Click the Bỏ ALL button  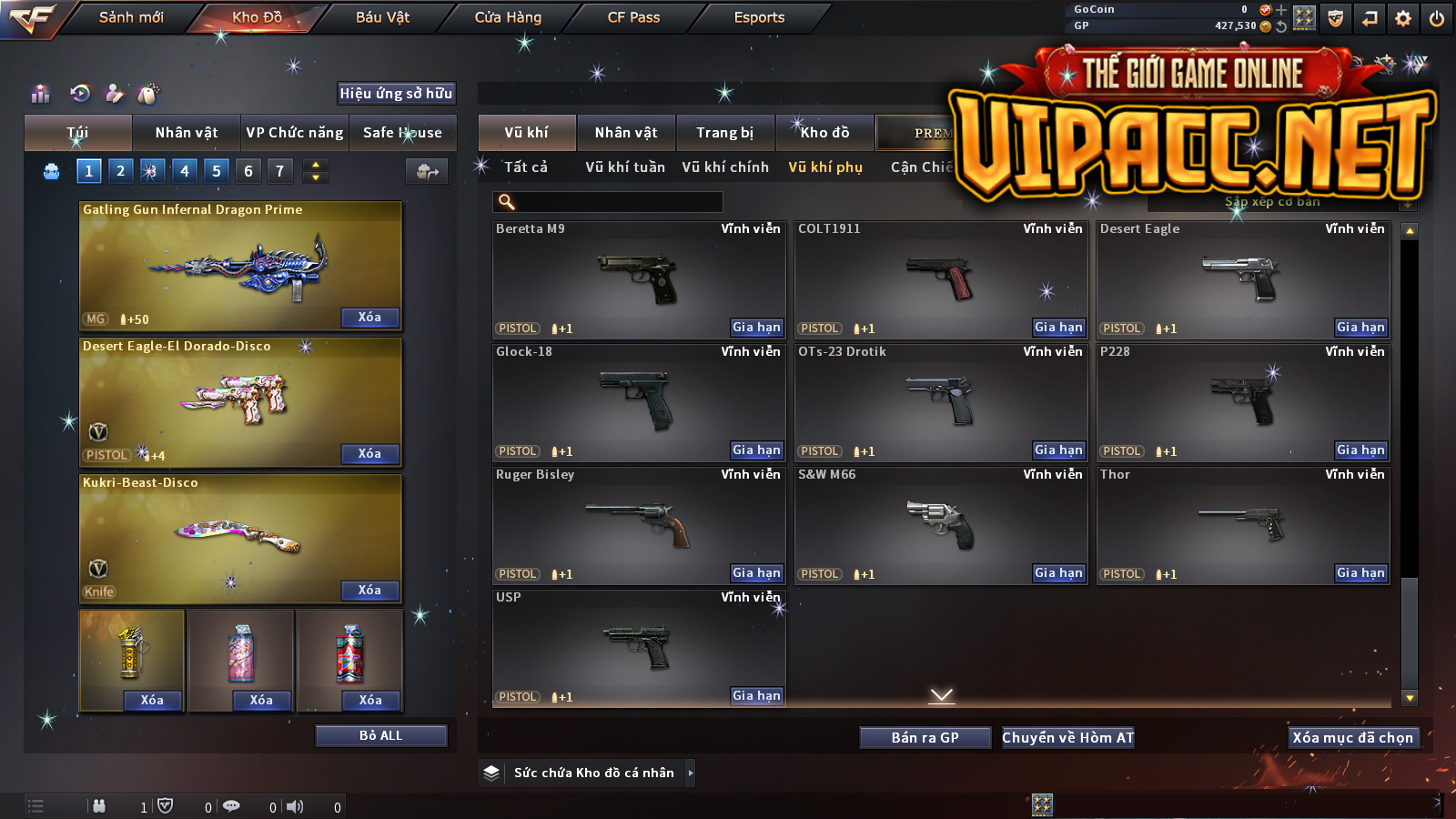click(380, 736)
